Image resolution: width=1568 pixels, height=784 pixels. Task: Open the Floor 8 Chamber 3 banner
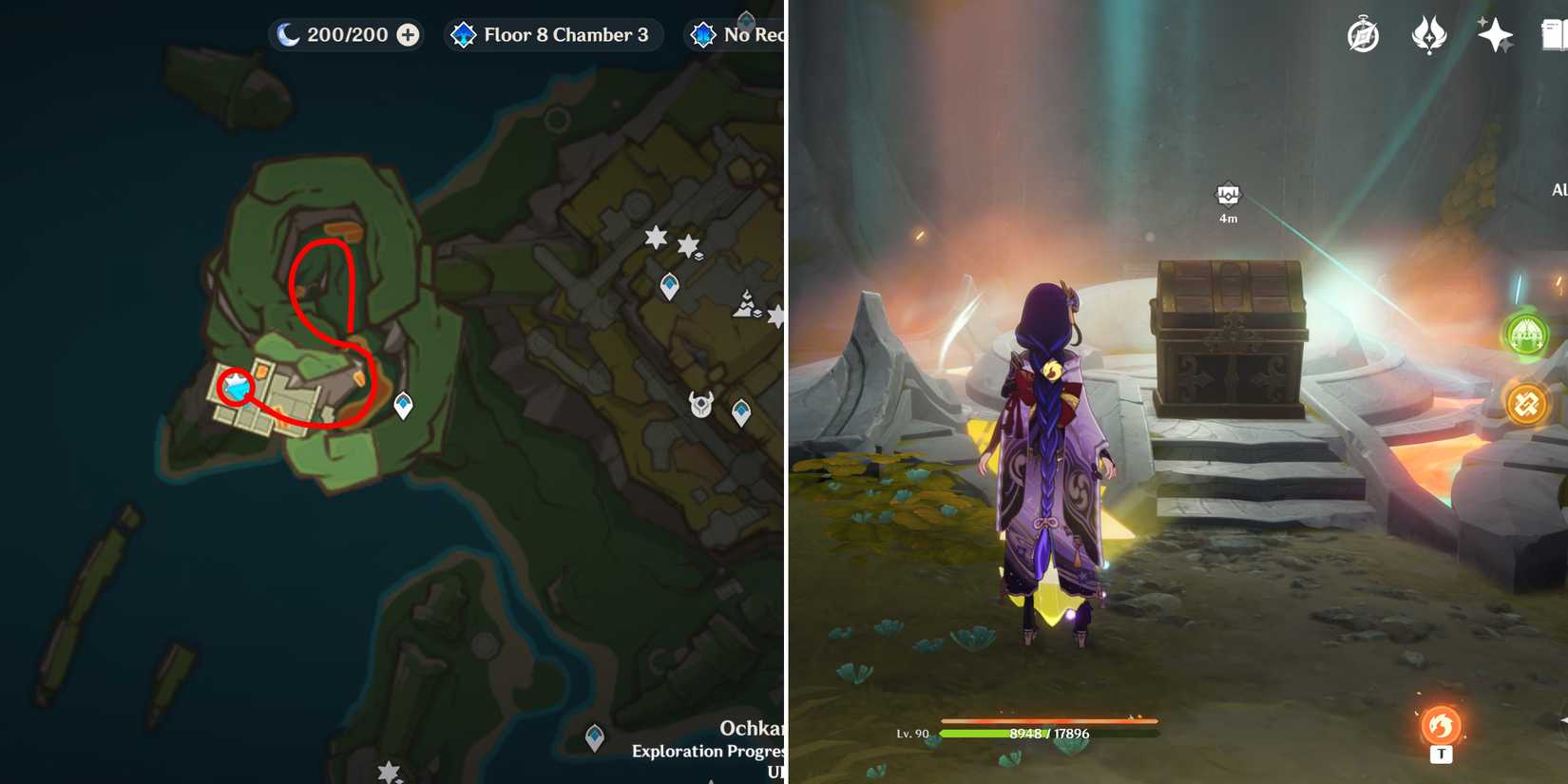(x=552, y=34)
